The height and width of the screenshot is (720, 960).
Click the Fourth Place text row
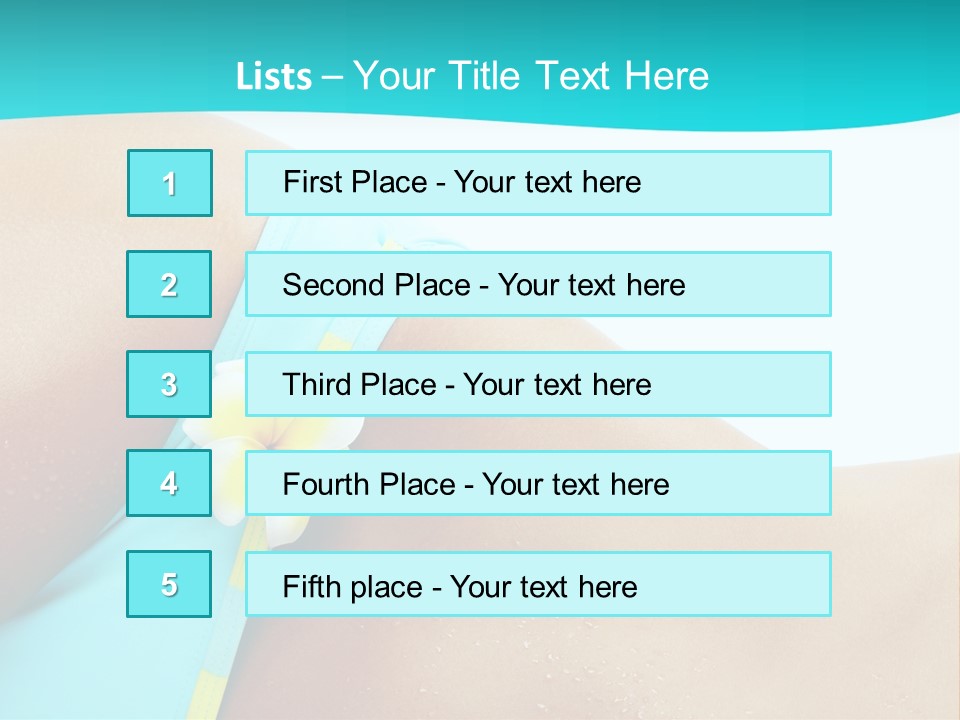point(538,484)
